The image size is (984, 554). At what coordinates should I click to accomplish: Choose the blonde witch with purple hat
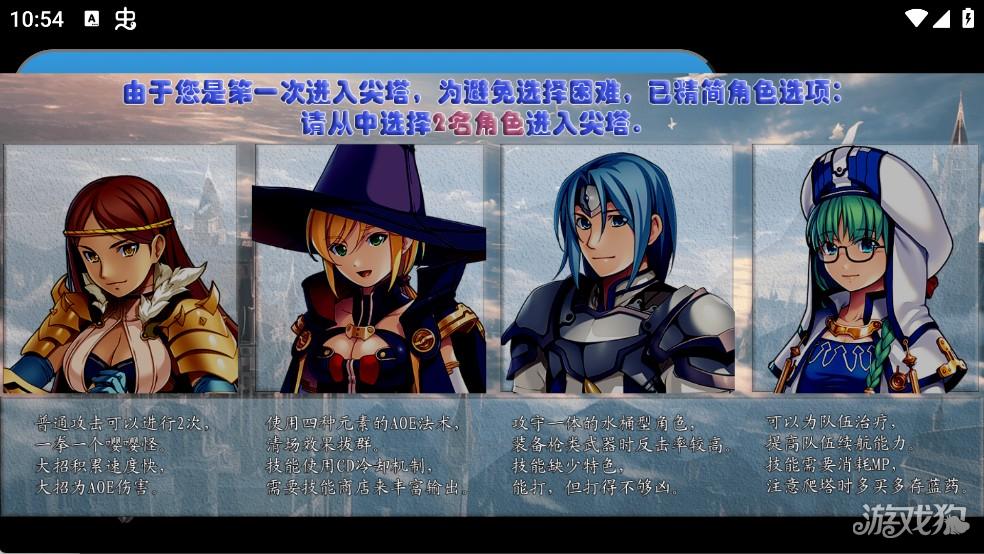pyautogui.click(x=369, y=268)
